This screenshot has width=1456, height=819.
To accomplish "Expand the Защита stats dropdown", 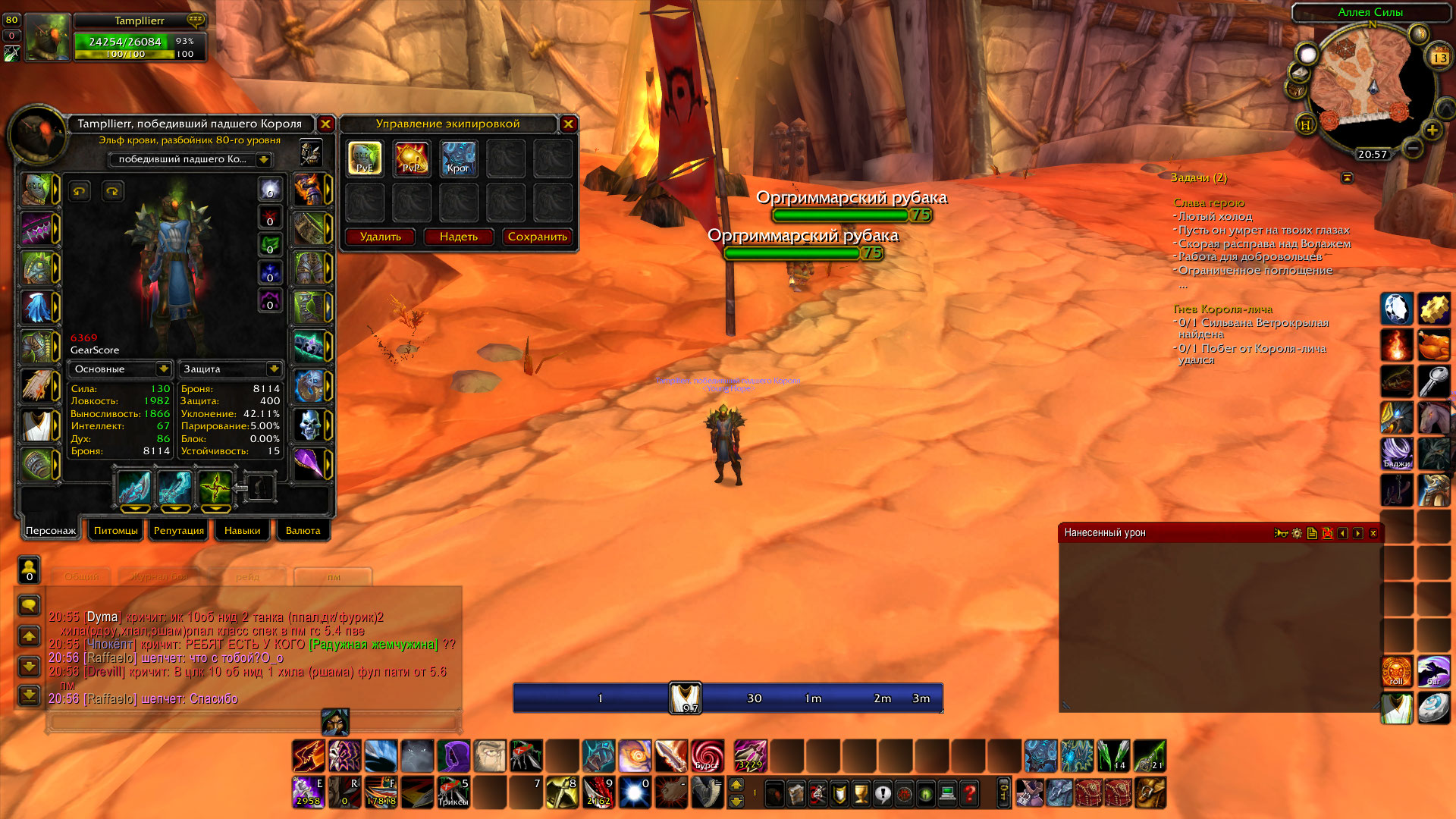I will 274,369.
